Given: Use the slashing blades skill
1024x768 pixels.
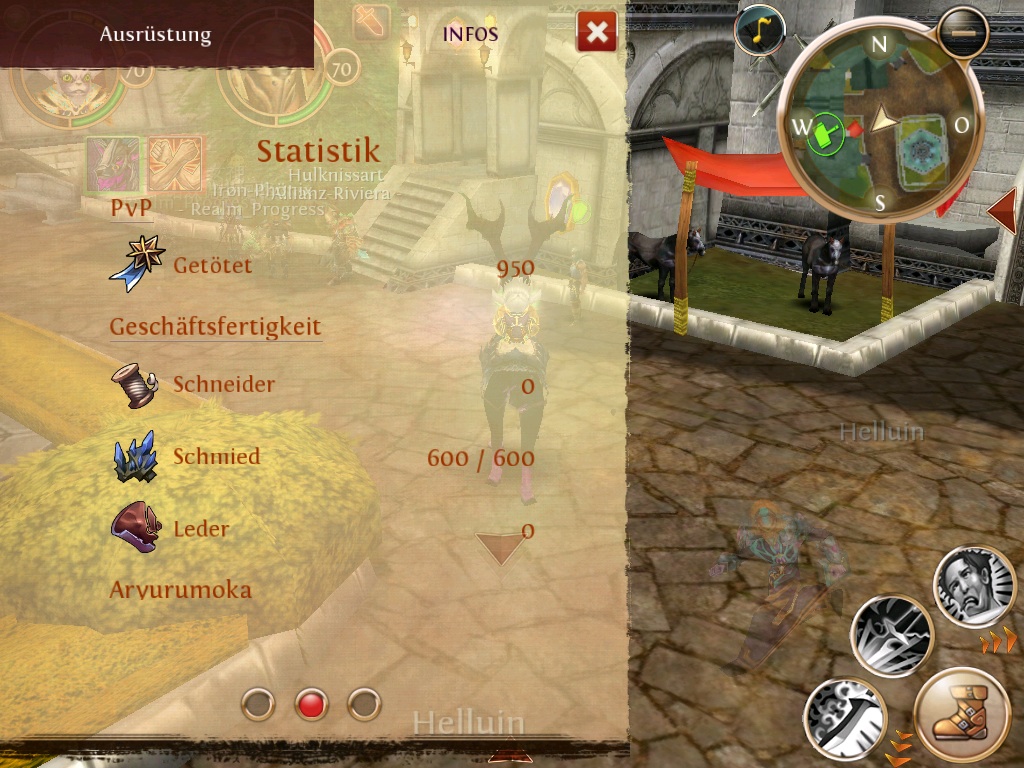Looking at the screenshot, I should [x=892, y=636].
